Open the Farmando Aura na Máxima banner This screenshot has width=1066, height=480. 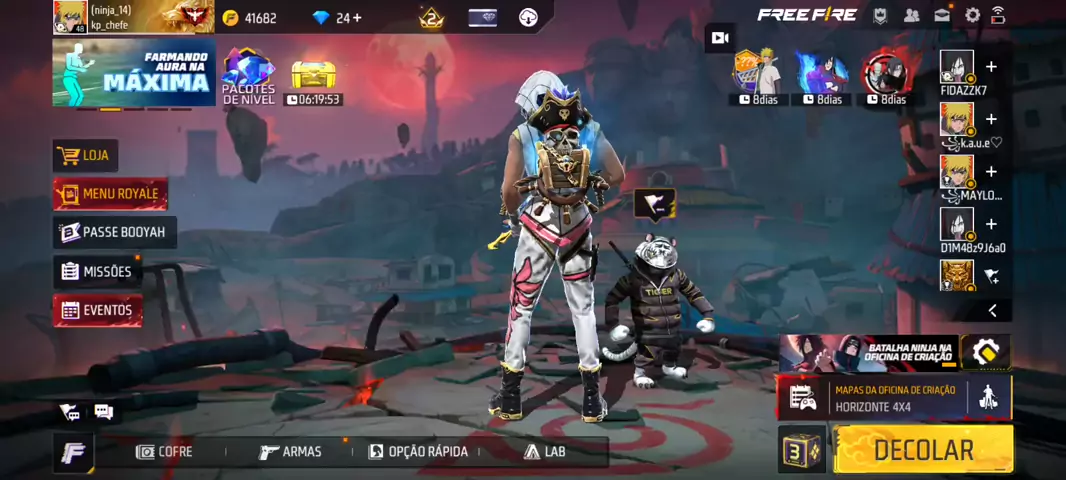tap(134, 73)
